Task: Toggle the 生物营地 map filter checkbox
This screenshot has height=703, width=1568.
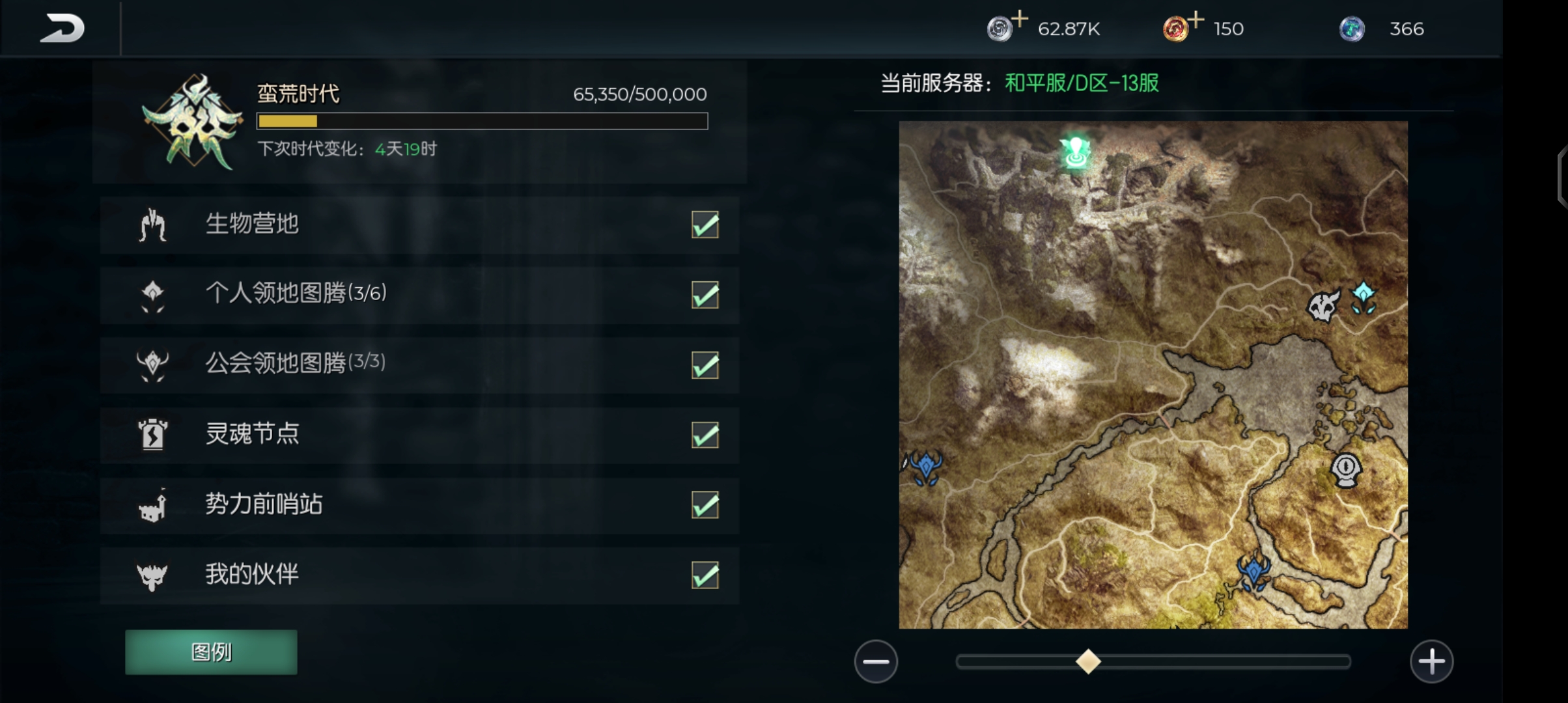Action: (705, 225)
